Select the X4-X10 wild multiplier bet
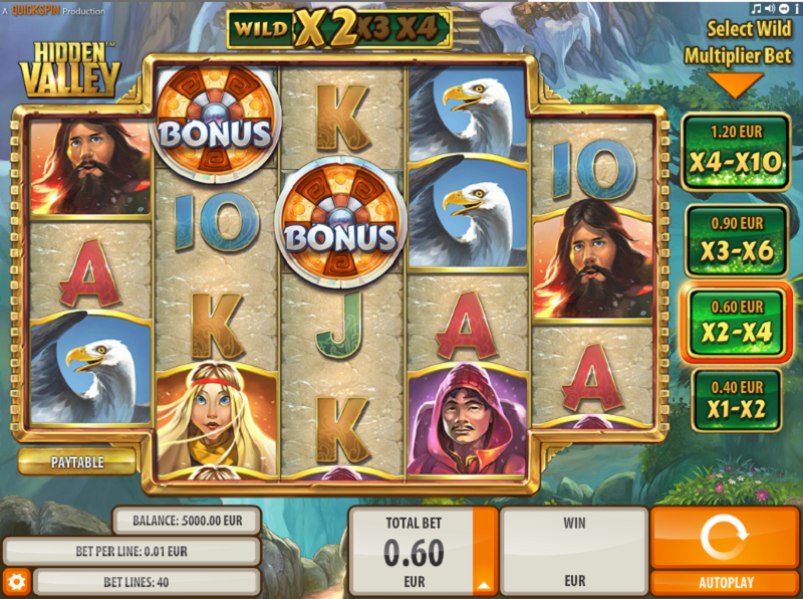The image size is (803, 599). pyautogui.click(x=736, y=151)
